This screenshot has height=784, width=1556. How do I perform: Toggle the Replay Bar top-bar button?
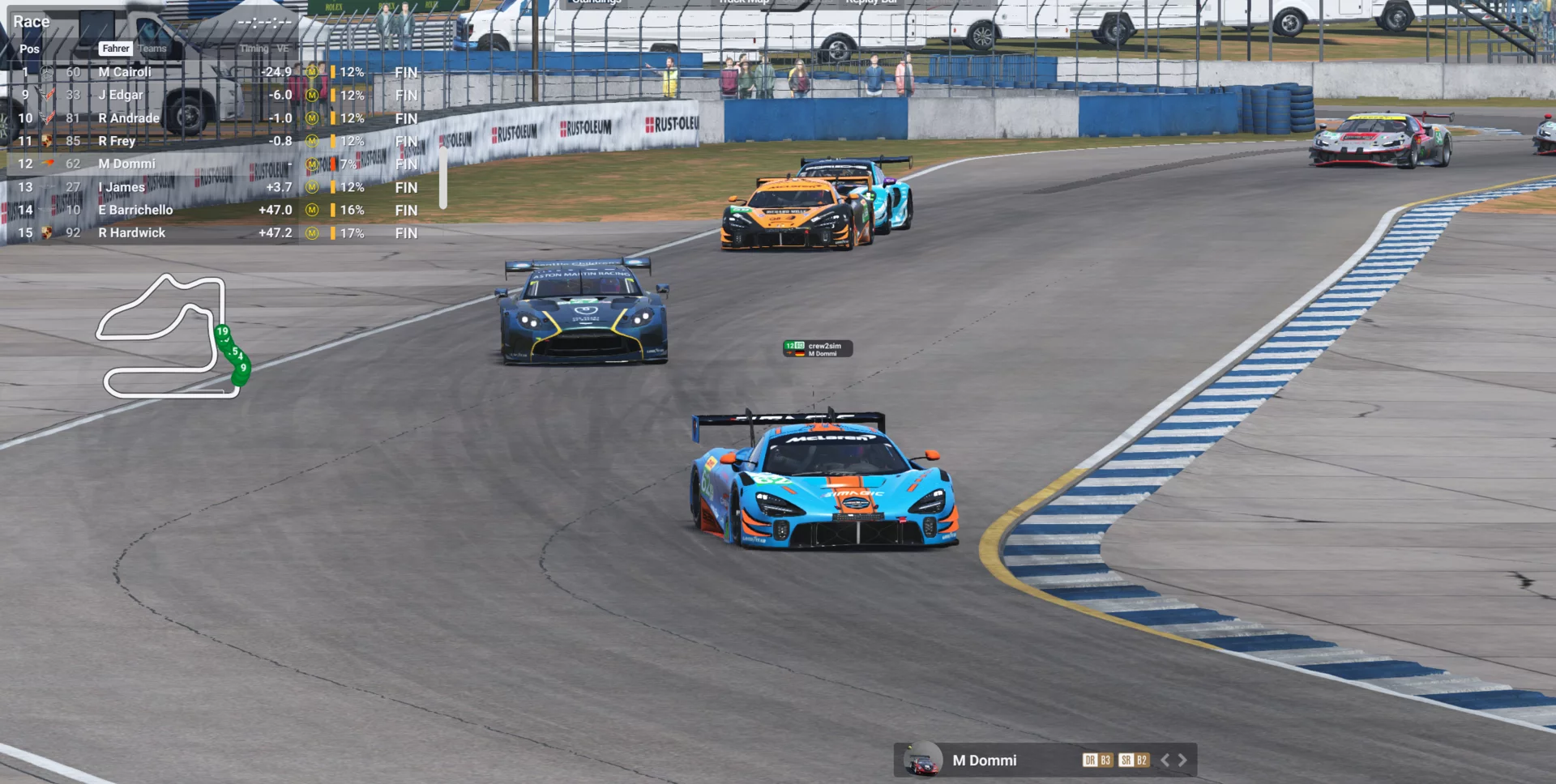coord(870,2)
